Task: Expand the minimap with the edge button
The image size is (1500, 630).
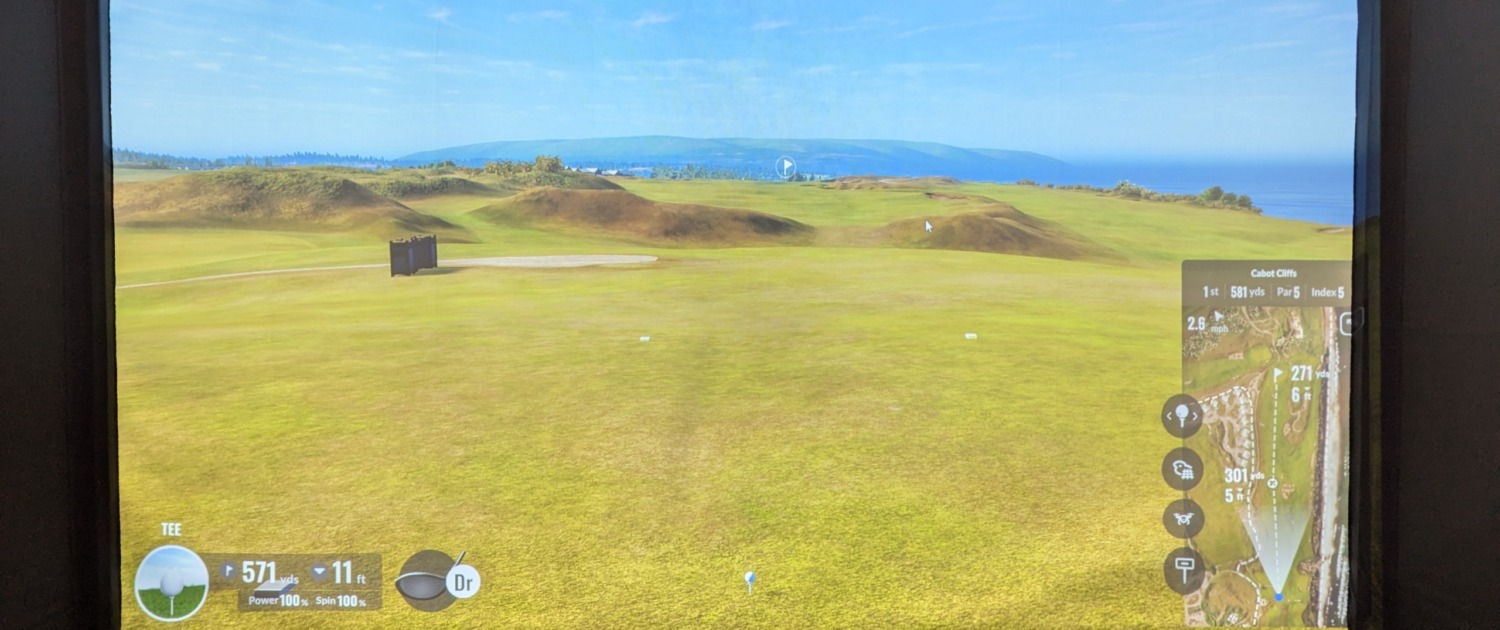Action: pos(1346,322)
